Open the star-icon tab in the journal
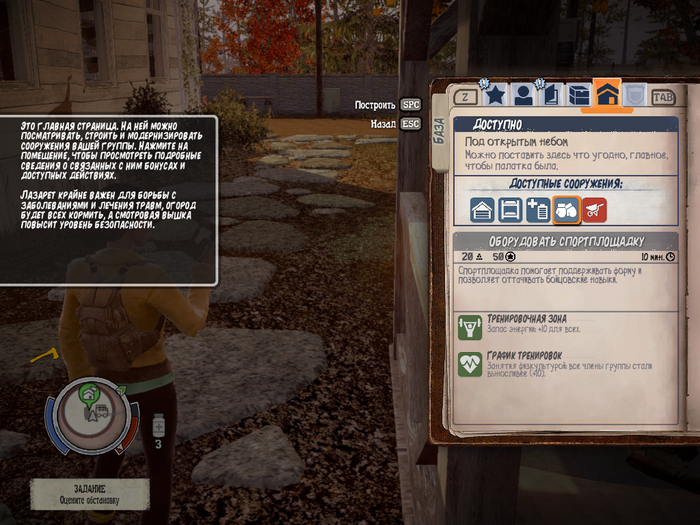The image size is (700, 525). [x=494, y=96]
